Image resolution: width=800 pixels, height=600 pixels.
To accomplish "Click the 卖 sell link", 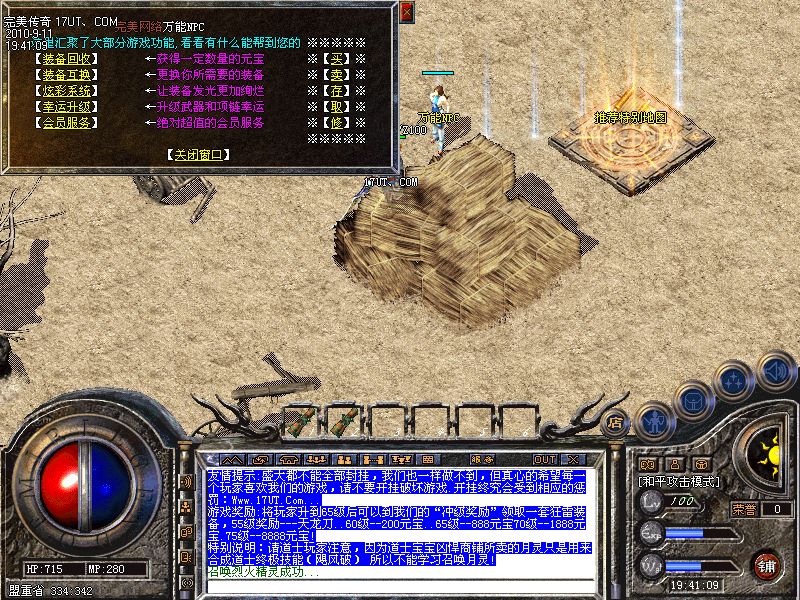I will [337, 74].
